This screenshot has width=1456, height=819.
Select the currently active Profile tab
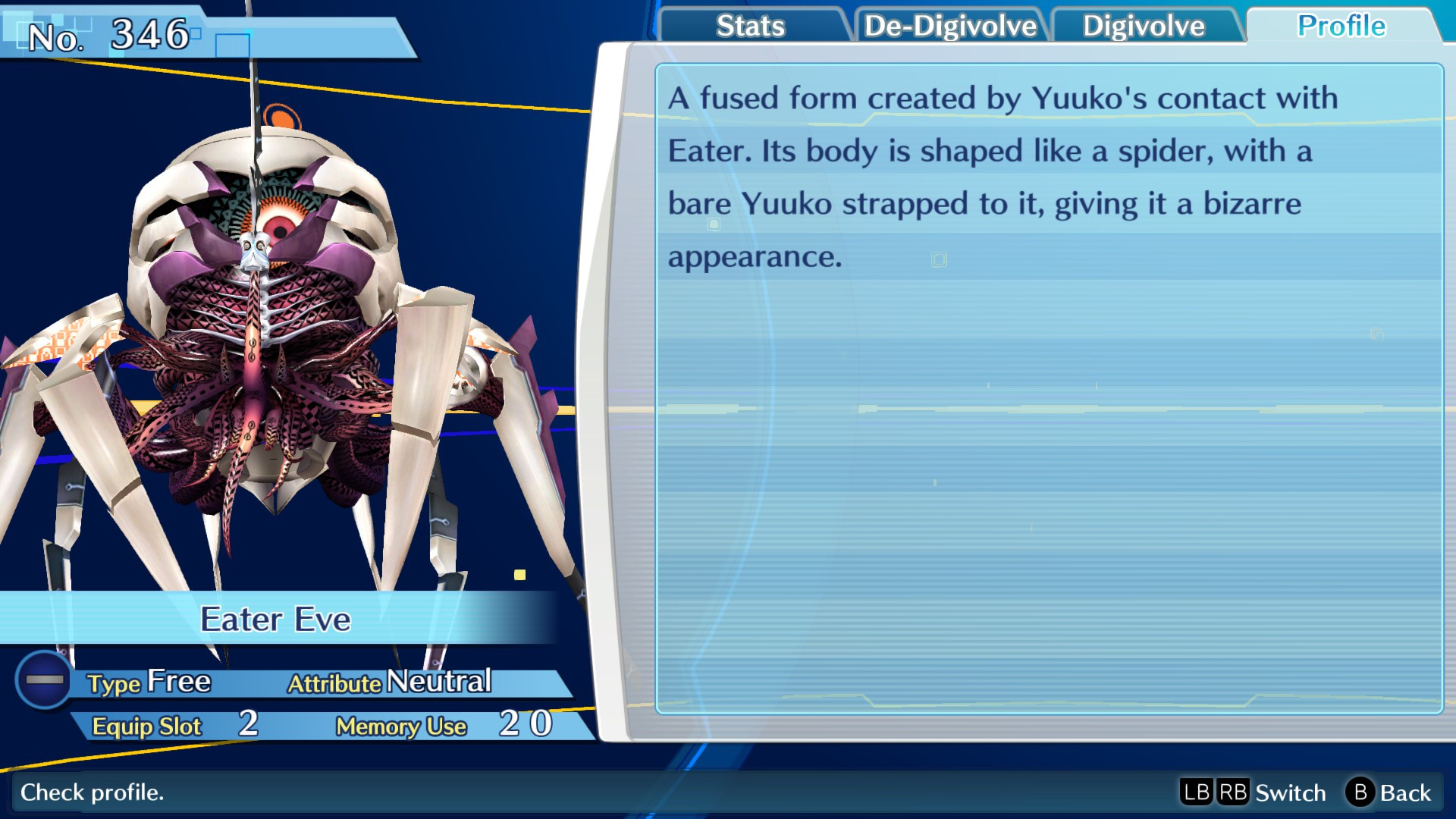(1341, 26)
